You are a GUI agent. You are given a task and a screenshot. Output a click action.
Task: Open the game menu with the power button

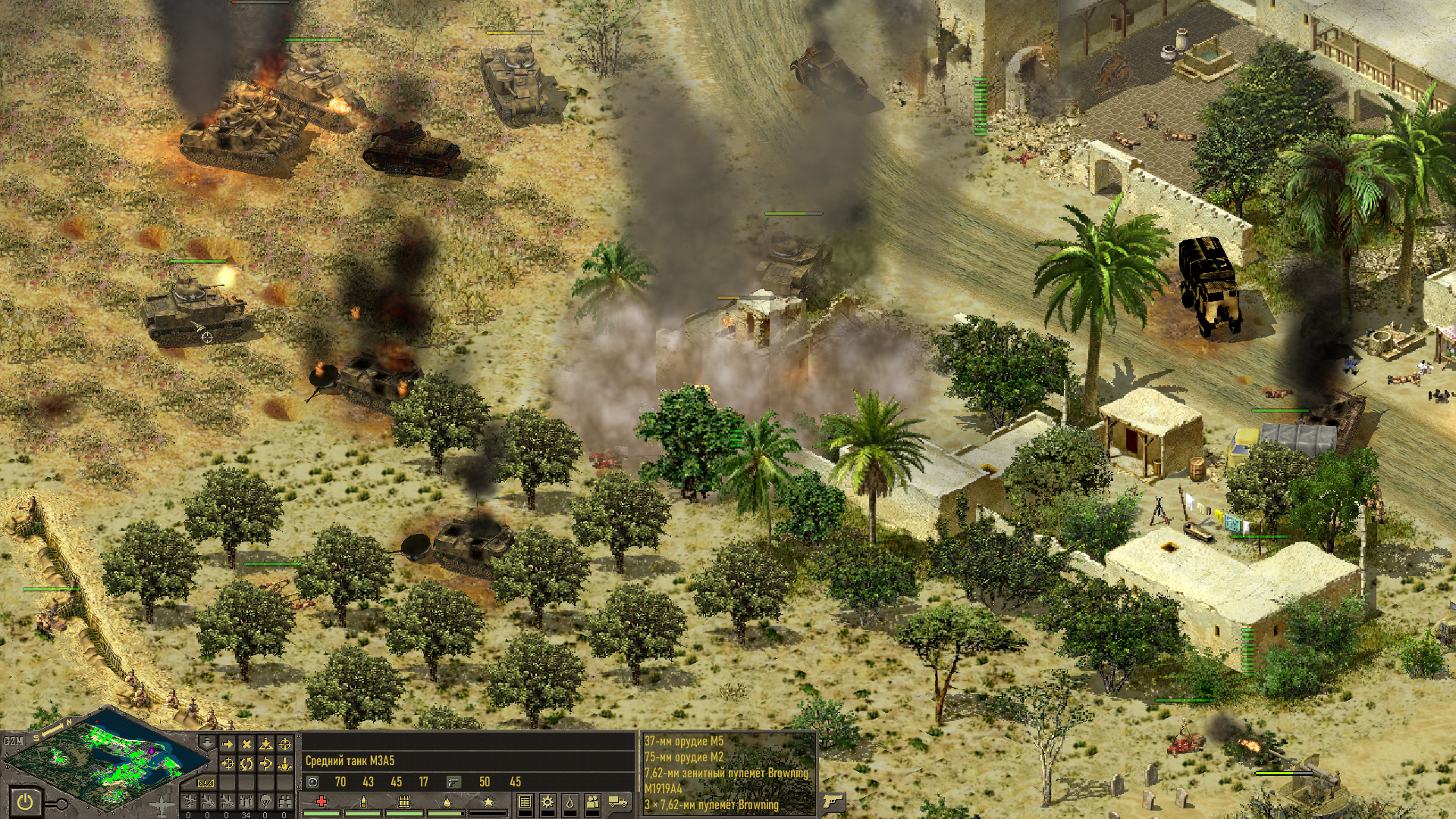click(25, 802)
